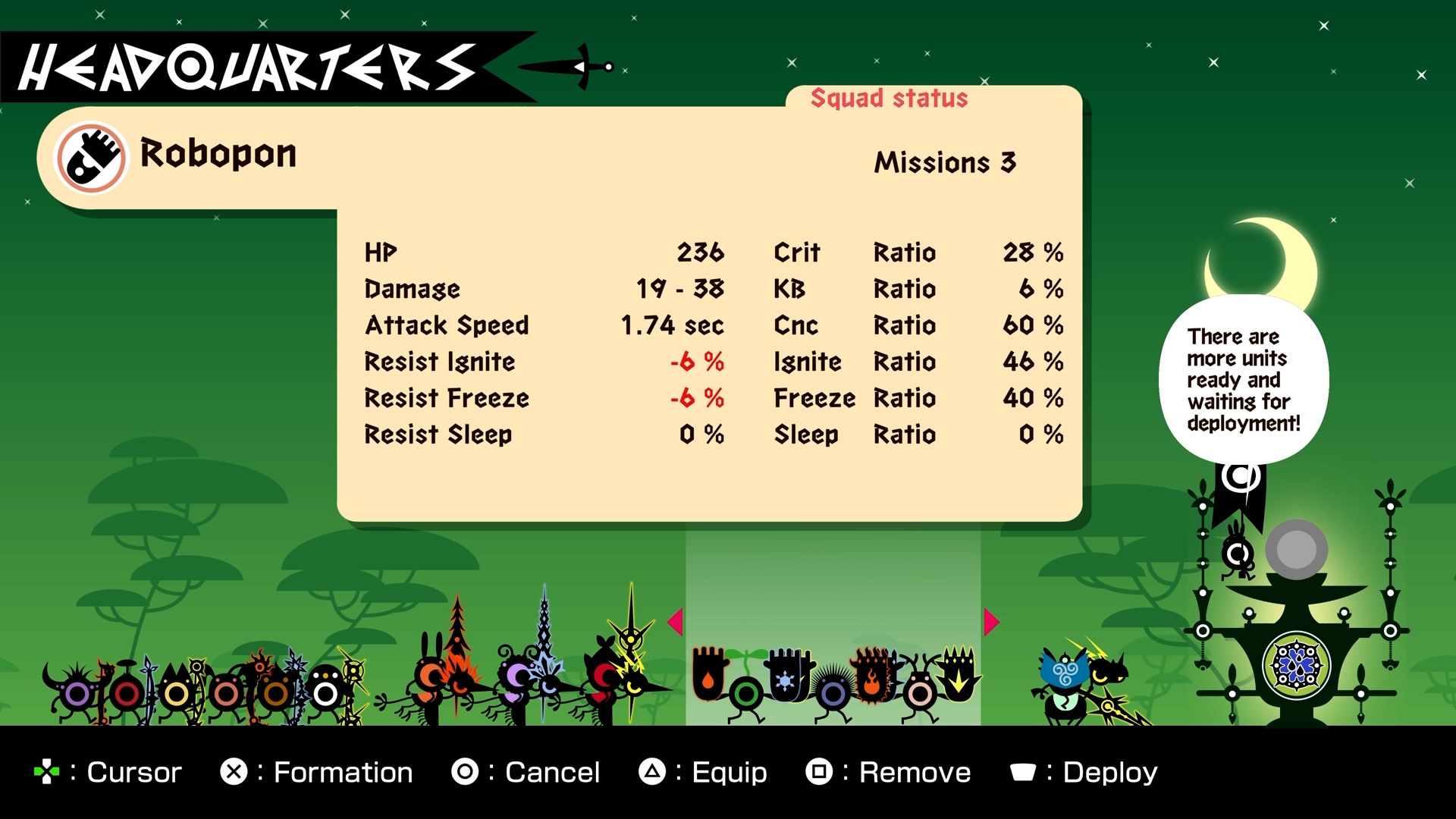Click the triangle Equip icon

click(x=652, y=771)
